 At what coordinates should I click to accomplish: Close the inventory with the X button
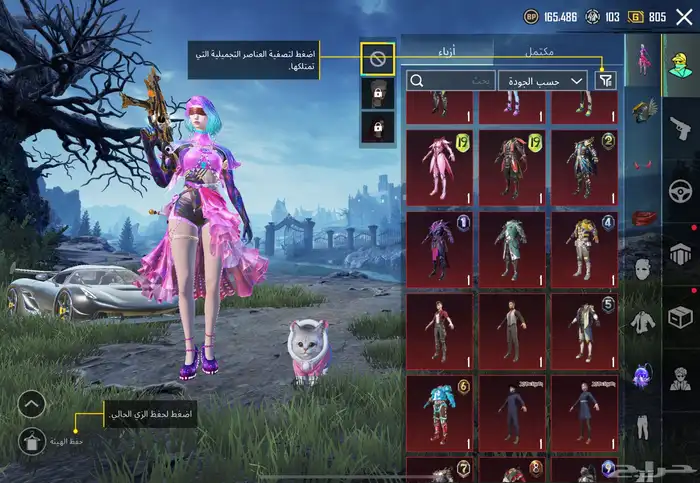[684, 16]
